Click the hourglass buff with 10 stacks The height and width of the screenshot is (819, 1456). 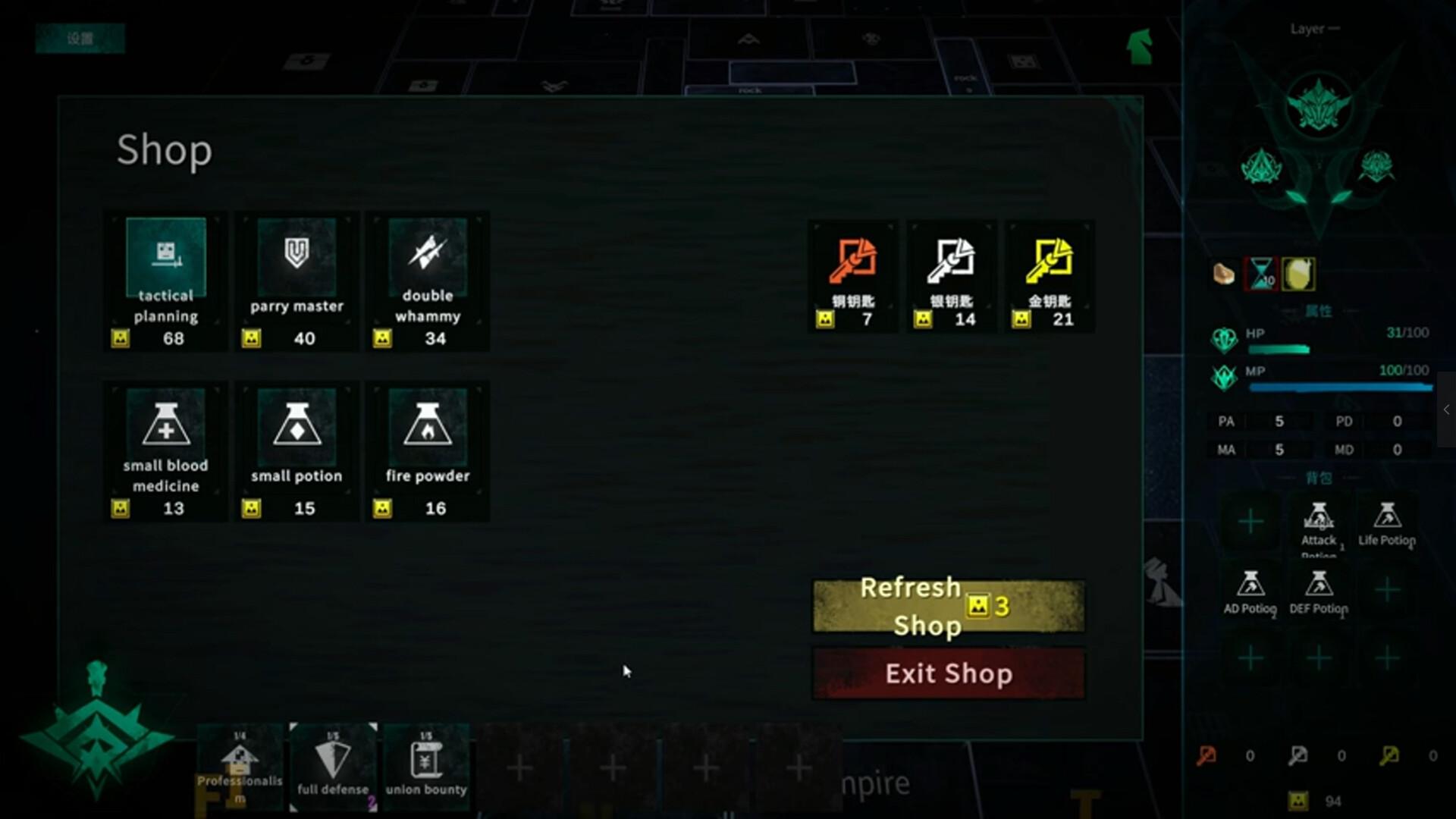point(1262,275)
